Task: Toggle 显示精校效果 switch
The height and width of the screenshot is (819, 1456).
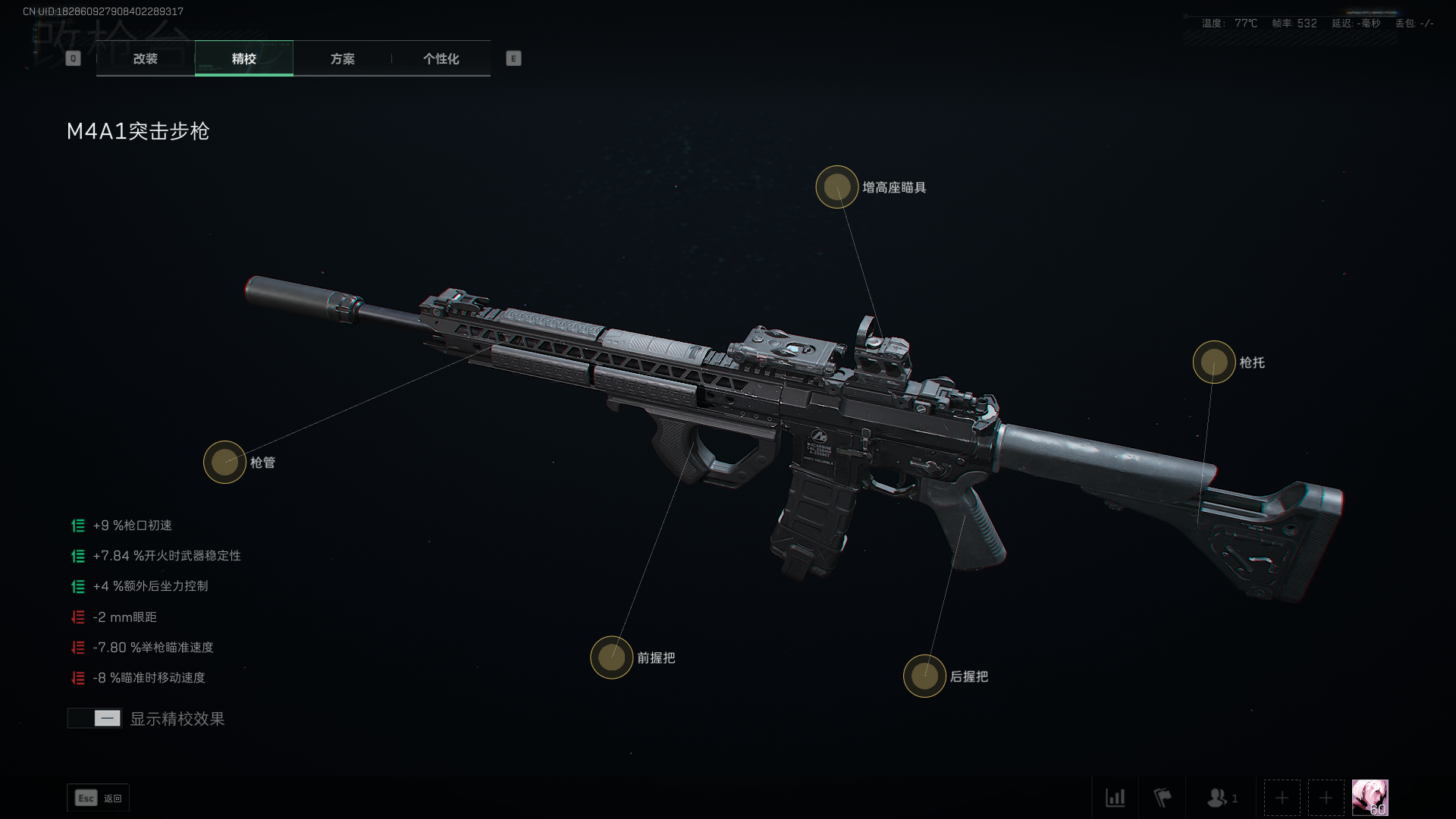Action: pos(94,718)
